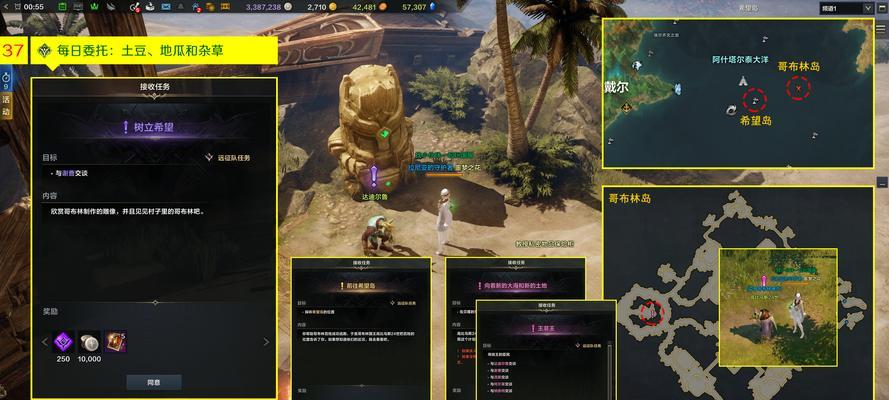
Task: Show next rewards with right arrow
Action: click(266, 342)
